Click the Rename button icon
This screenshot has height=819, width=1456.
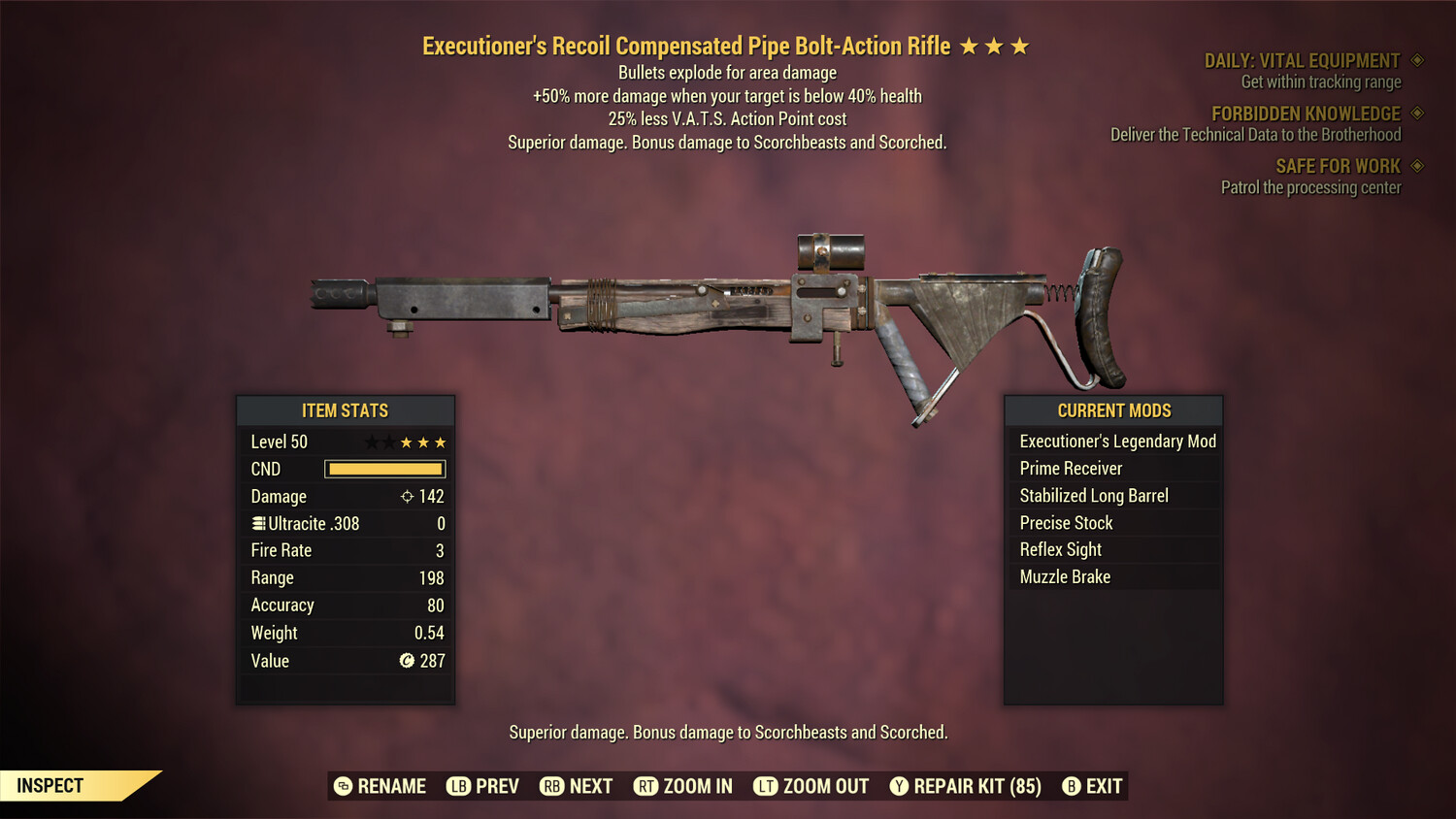click(x=342, y=786)
